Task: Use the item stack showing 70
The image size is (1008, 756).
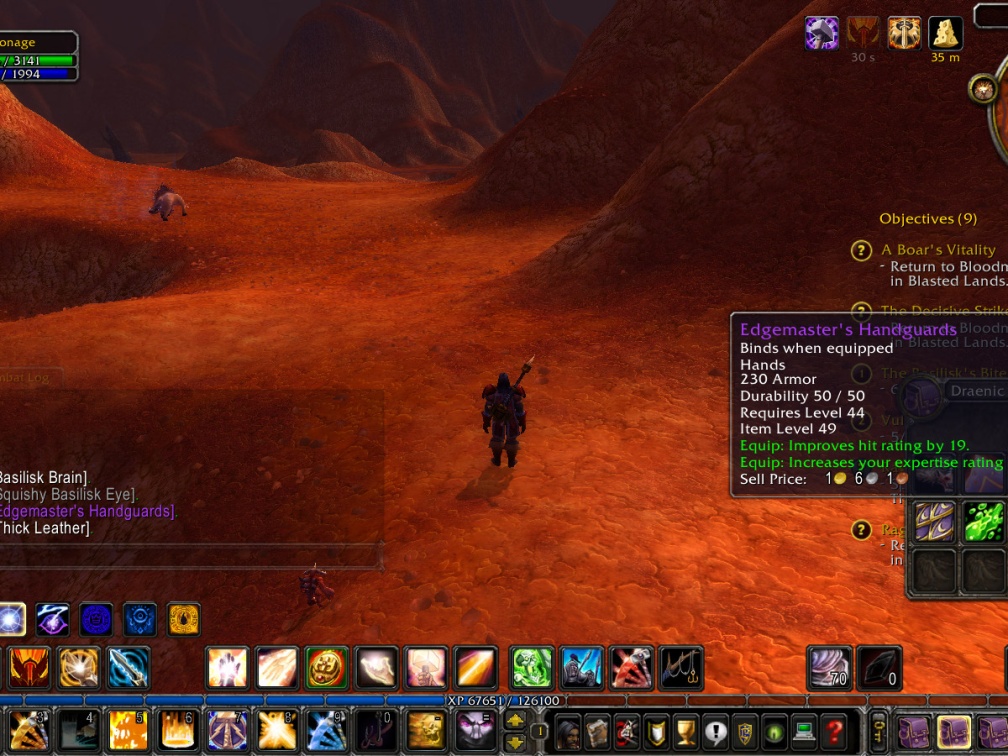Action: click(830, 668)
